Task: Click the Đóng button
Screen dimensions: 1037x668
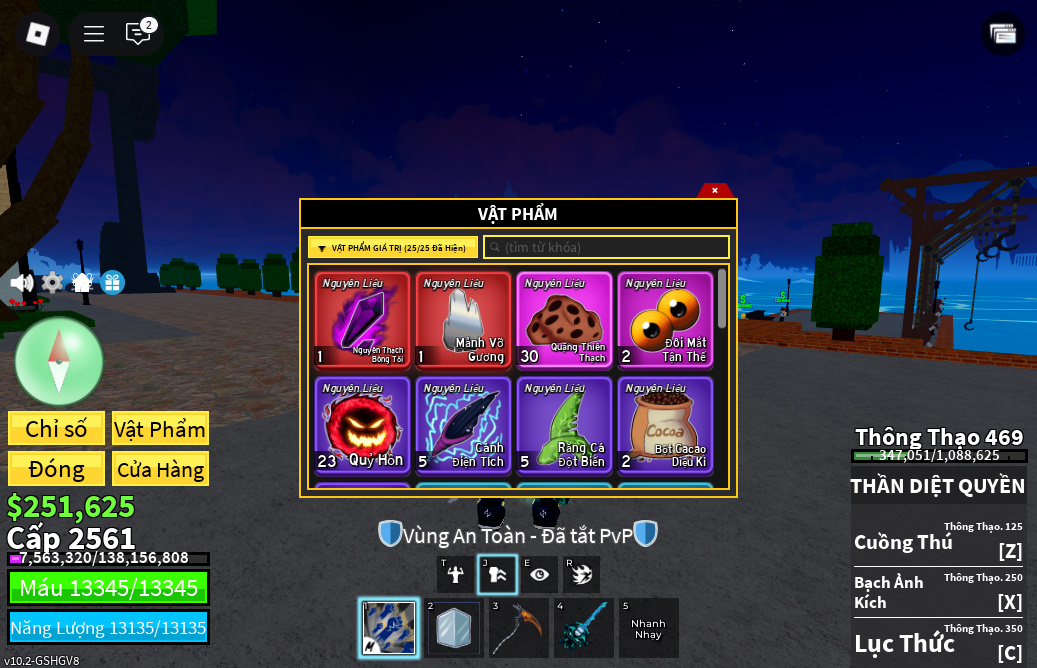Action: tap(56, 469)
